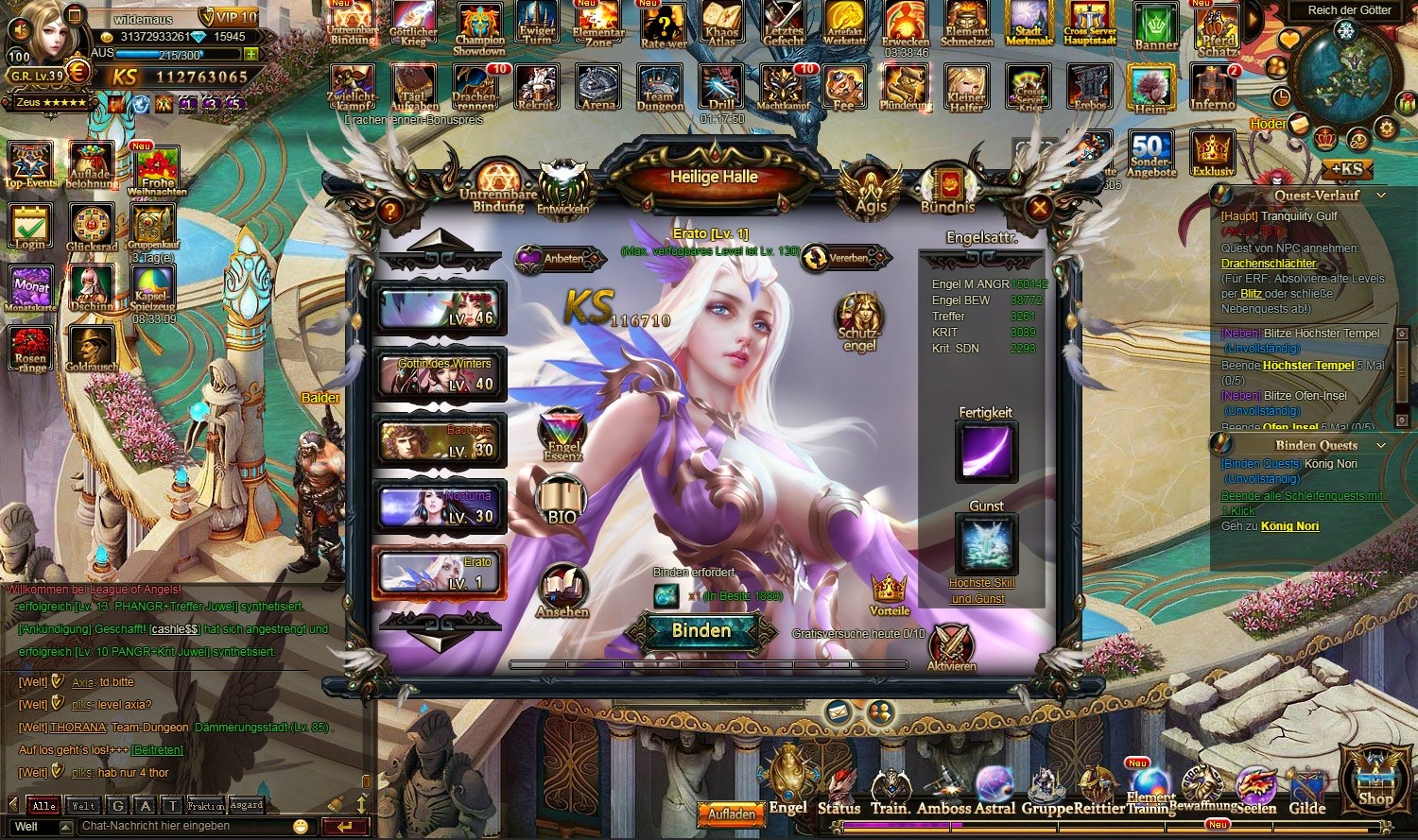Close the Heilige Halle window

[1038, 208]
